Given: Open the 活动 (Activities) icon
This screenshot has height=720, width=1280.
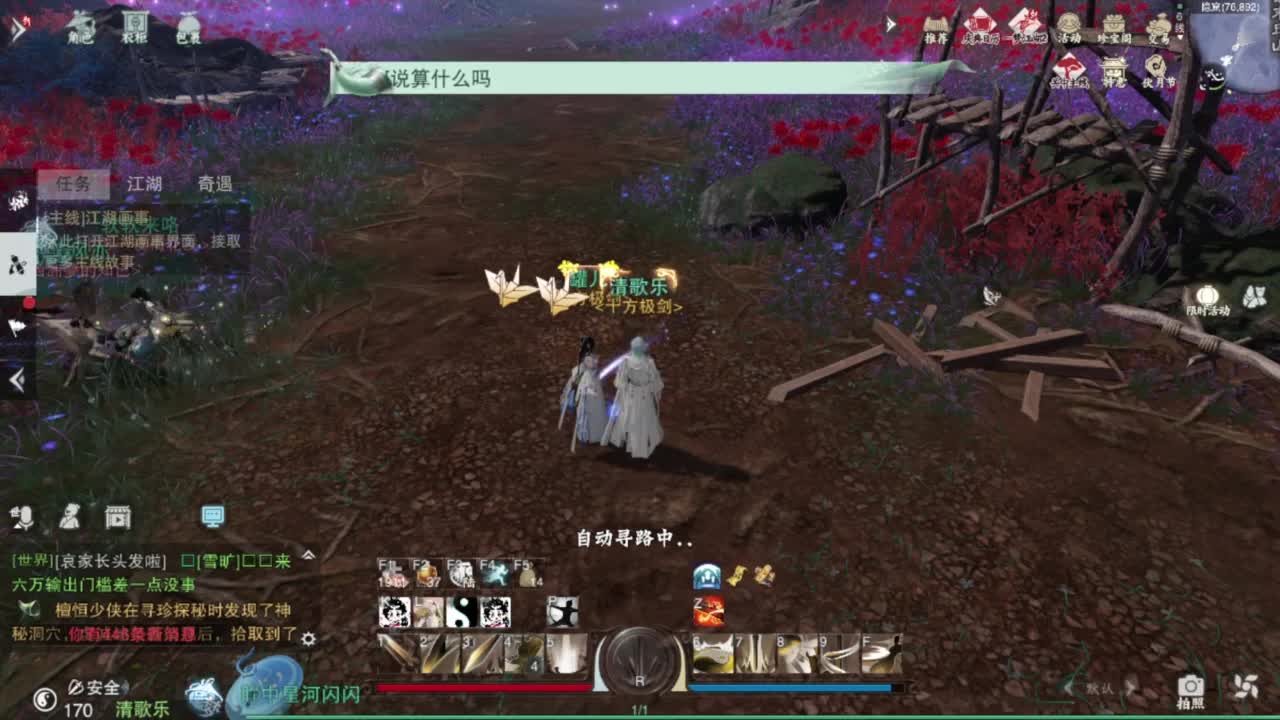Looking at the screenshot, I should tap(1068, 22).
